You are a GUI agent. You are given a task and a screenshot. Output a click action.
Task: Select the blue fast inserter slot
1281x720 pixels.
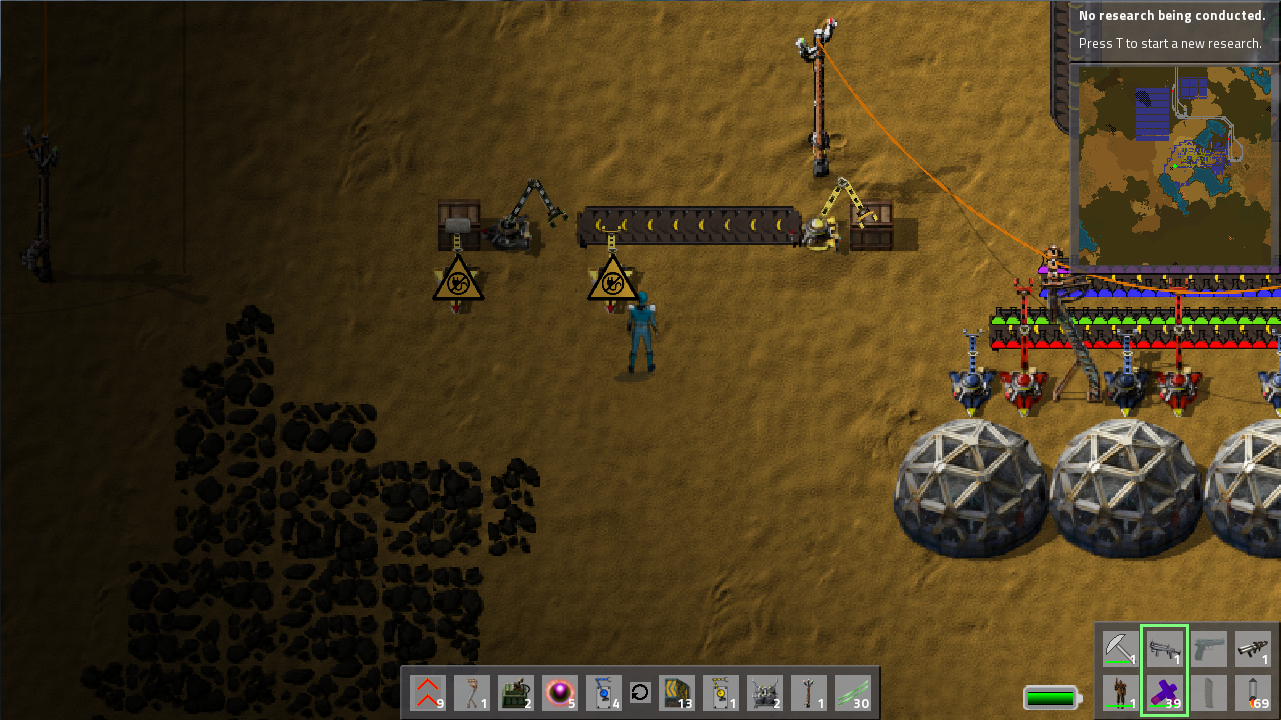point(603,693)
